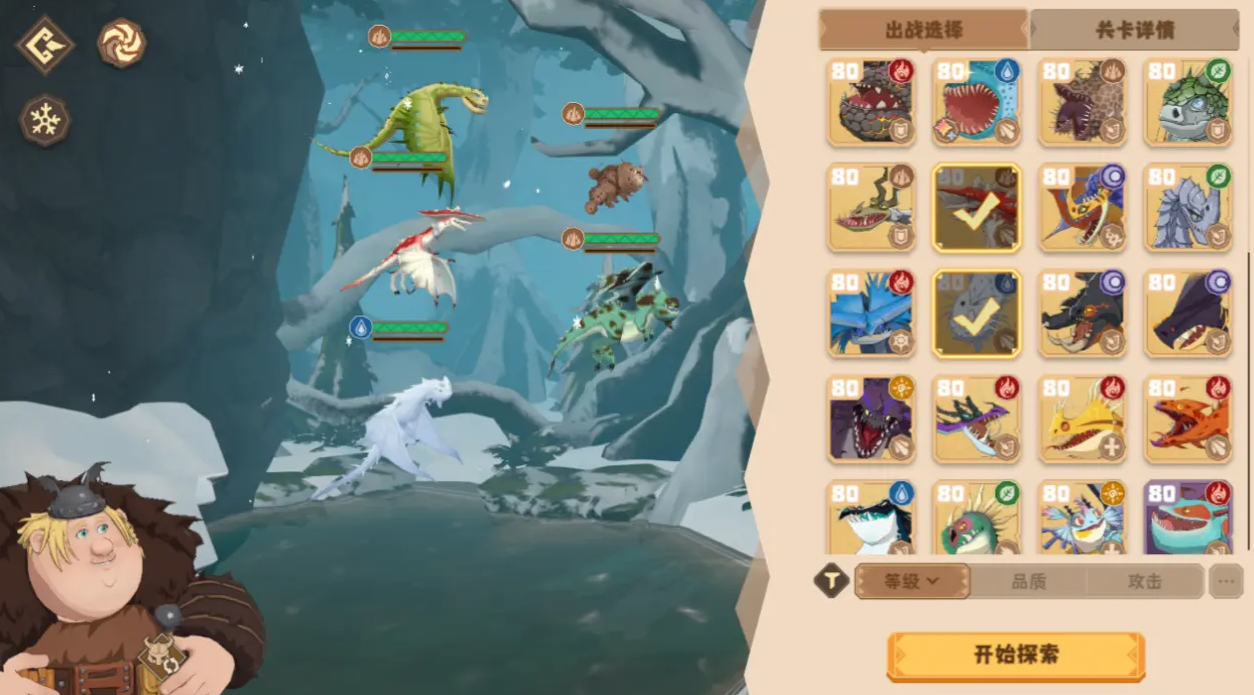Deselect the checked grey dragon card
The image size is (1254, 695).
pos(976,313)
